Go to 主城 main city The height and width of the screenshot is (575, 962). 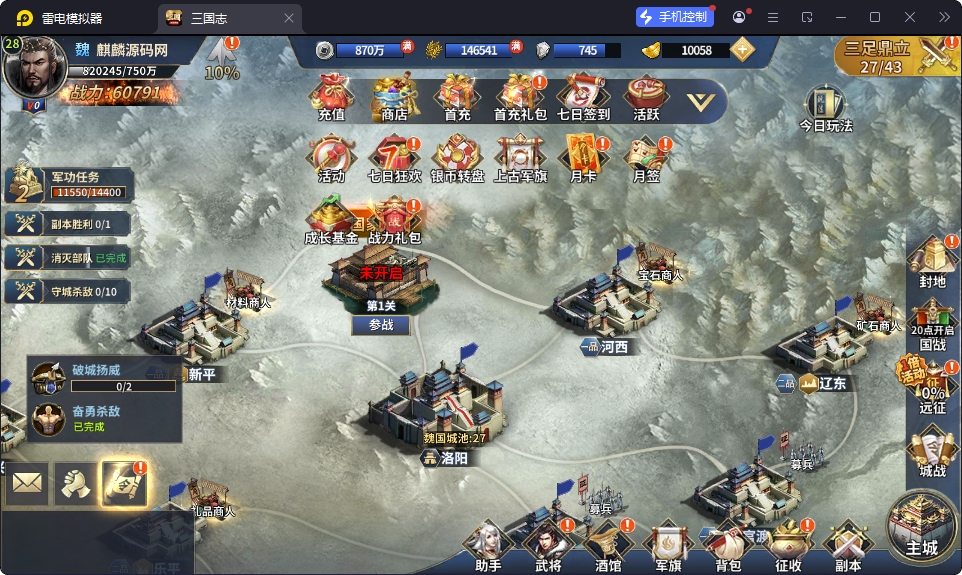pyautogui.click(x=922, y=526)
